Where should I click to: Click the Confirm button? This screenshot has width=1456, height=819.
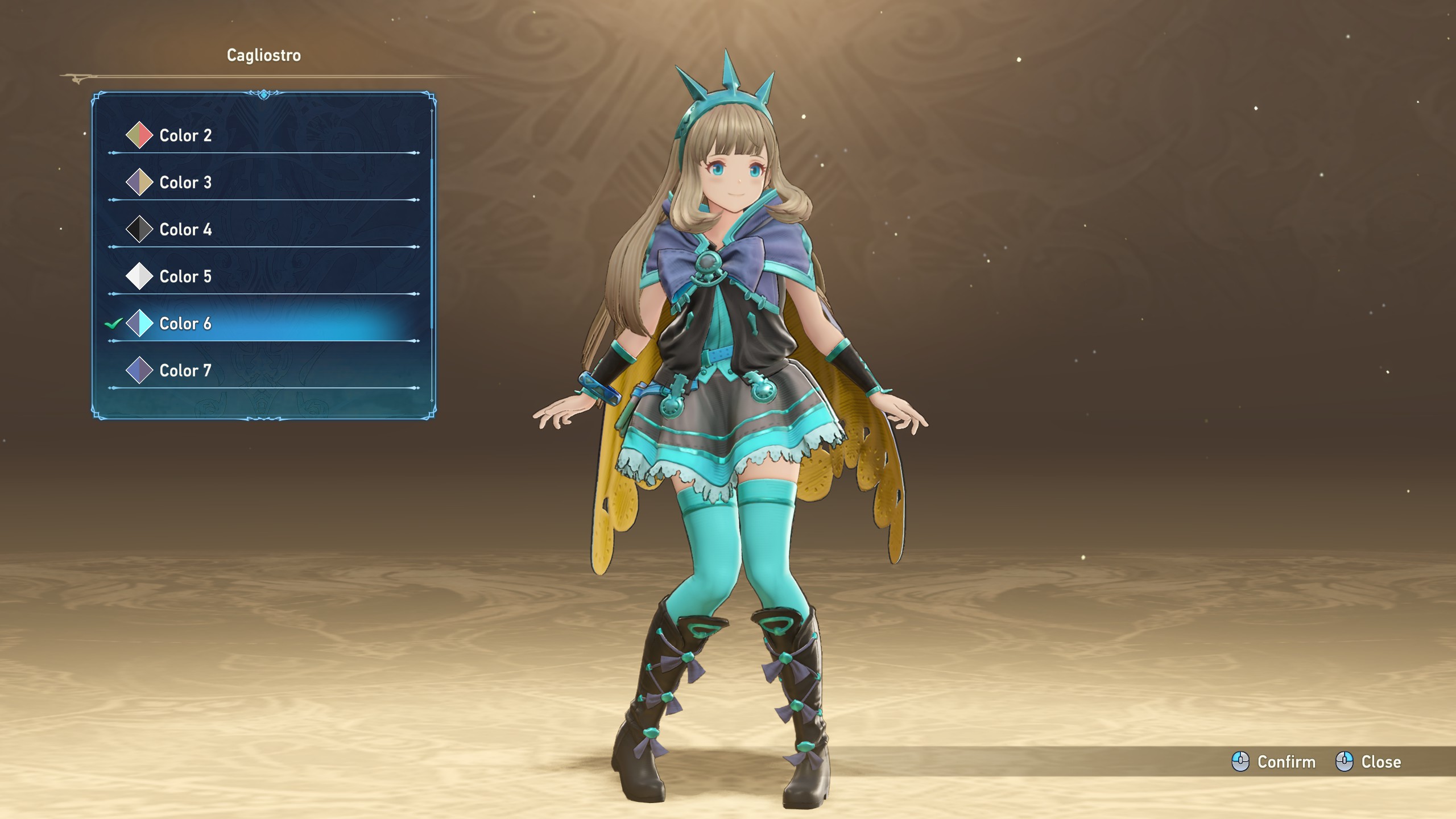coord(1274,762)
